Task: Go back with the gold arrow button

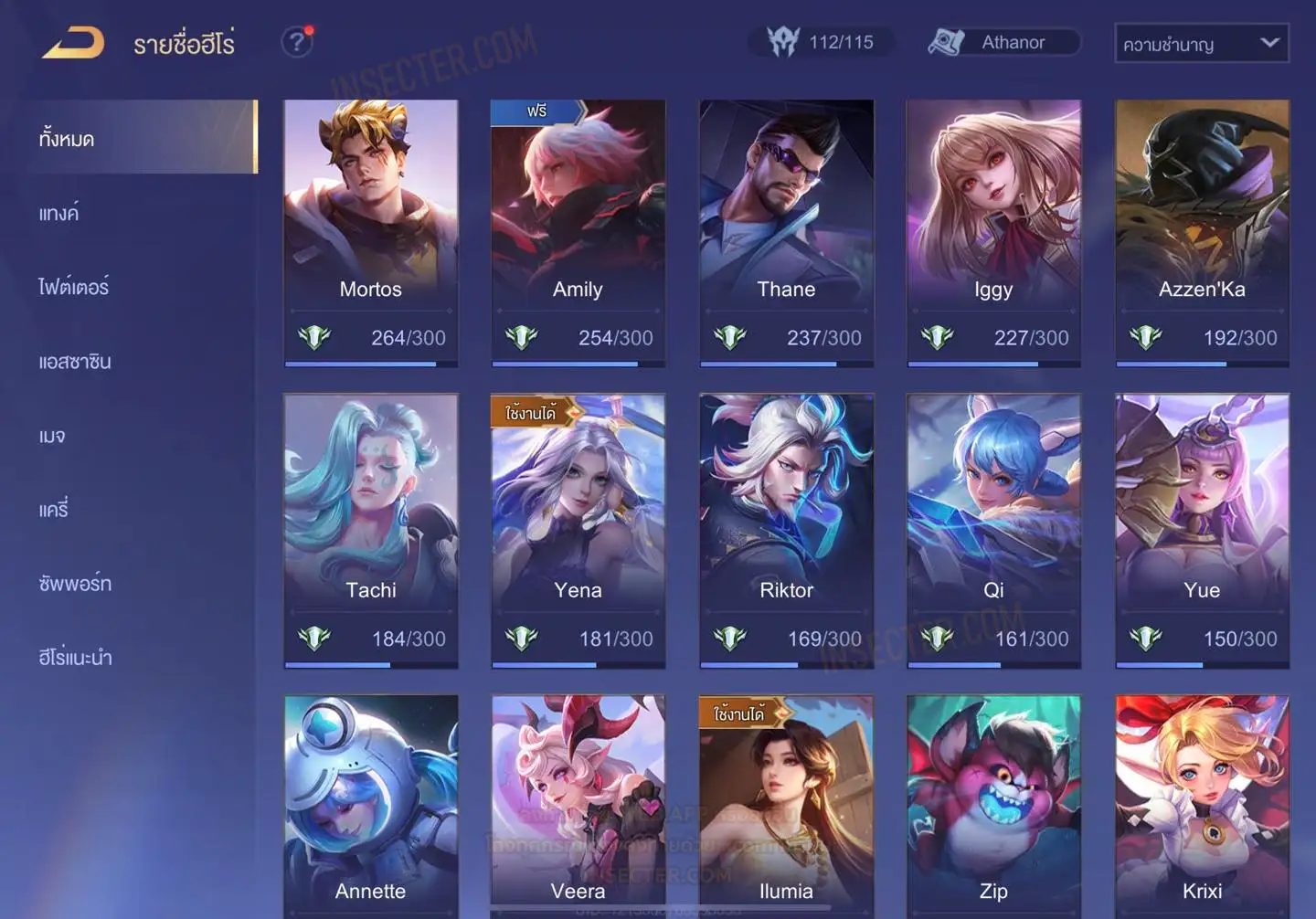Action: [x=73, y=43]
